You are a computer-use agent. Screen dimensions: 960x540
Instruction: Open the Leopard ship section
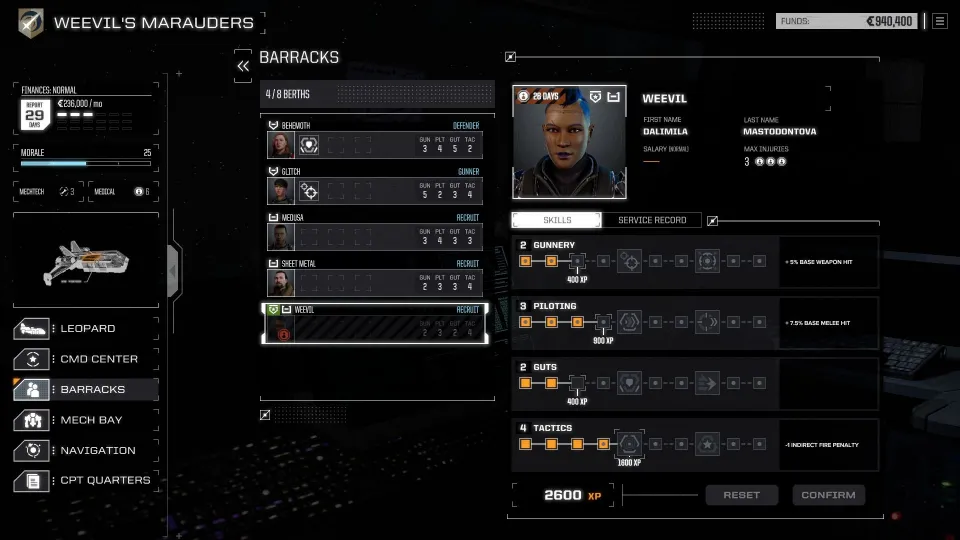pyautogui.click(x=86, y=328)
